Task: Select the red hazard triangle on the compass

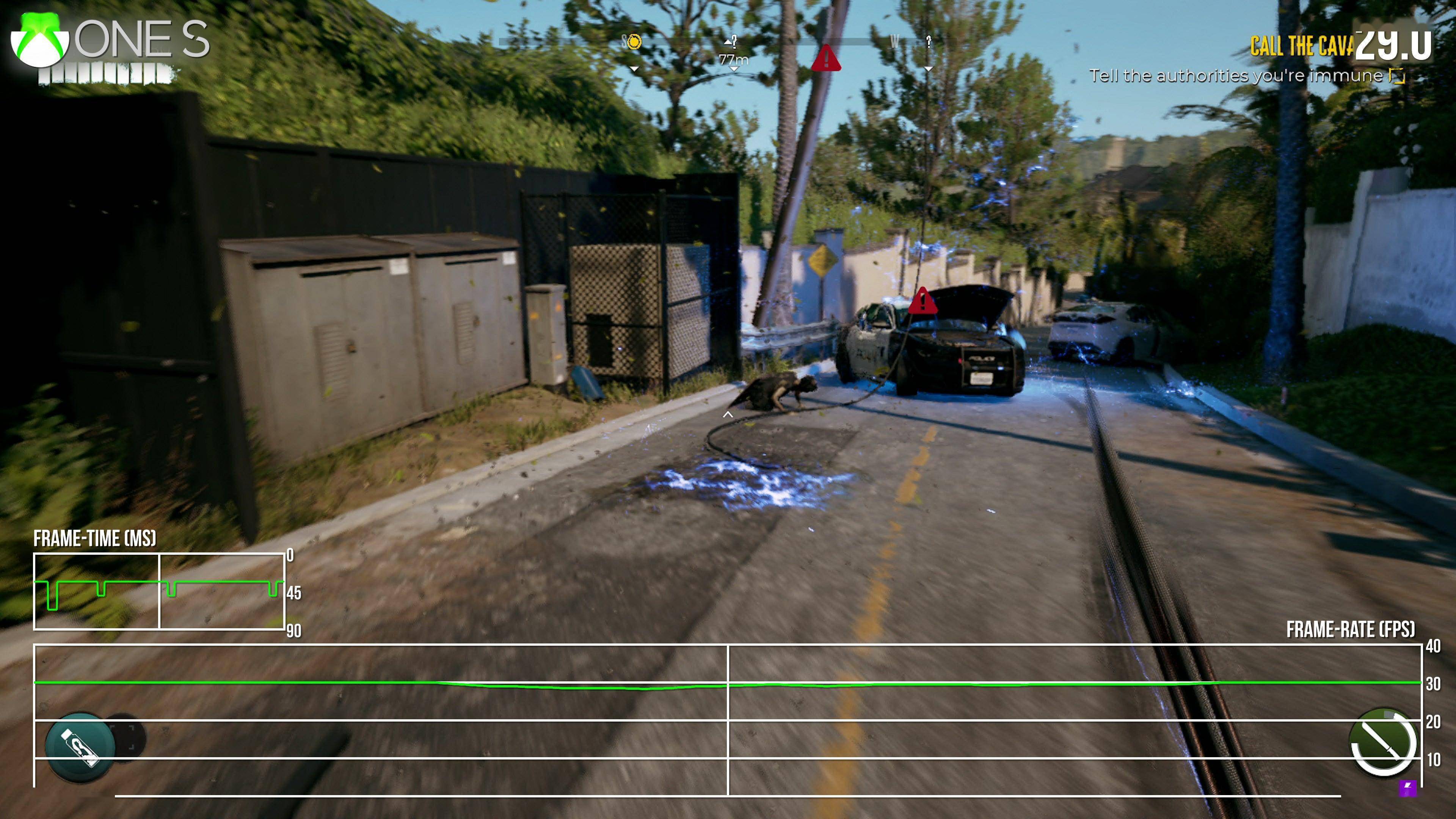Action: [826, 58]
